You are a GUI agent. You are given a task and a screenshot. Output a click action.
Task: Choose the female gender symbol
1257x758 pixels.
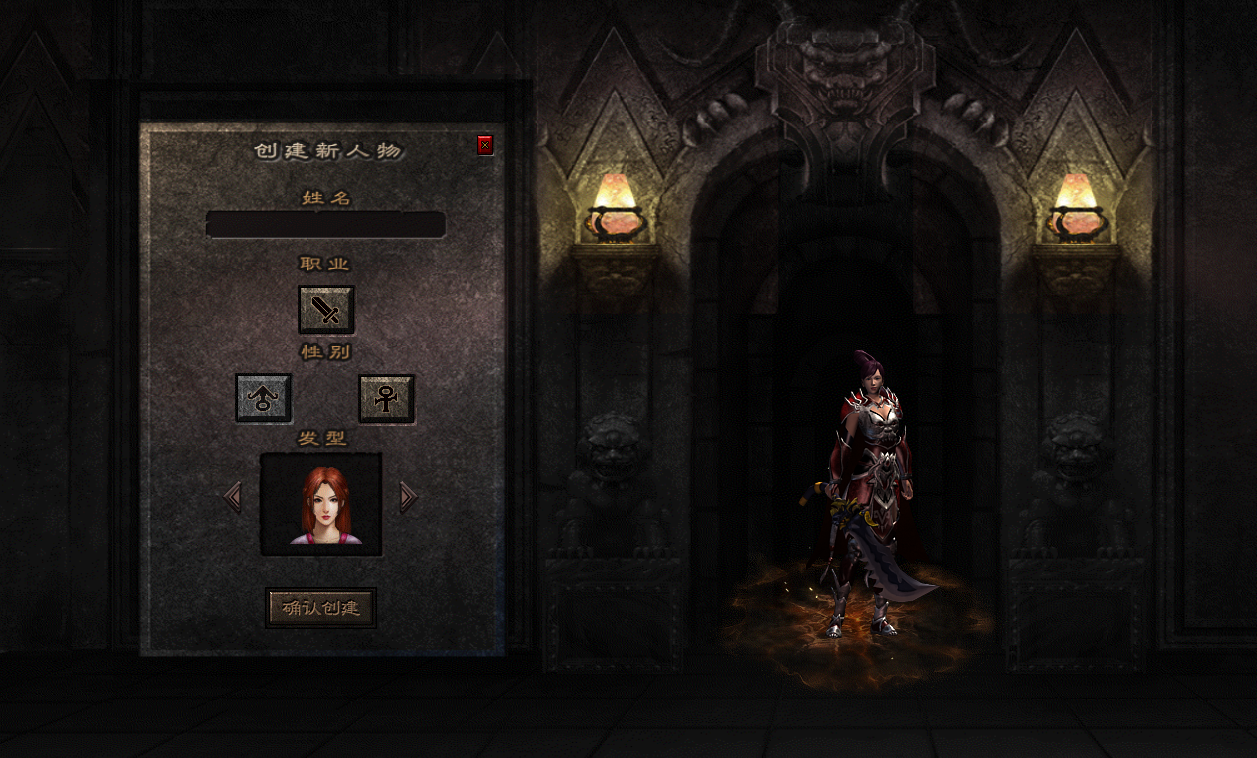click(x=386, y=398)
